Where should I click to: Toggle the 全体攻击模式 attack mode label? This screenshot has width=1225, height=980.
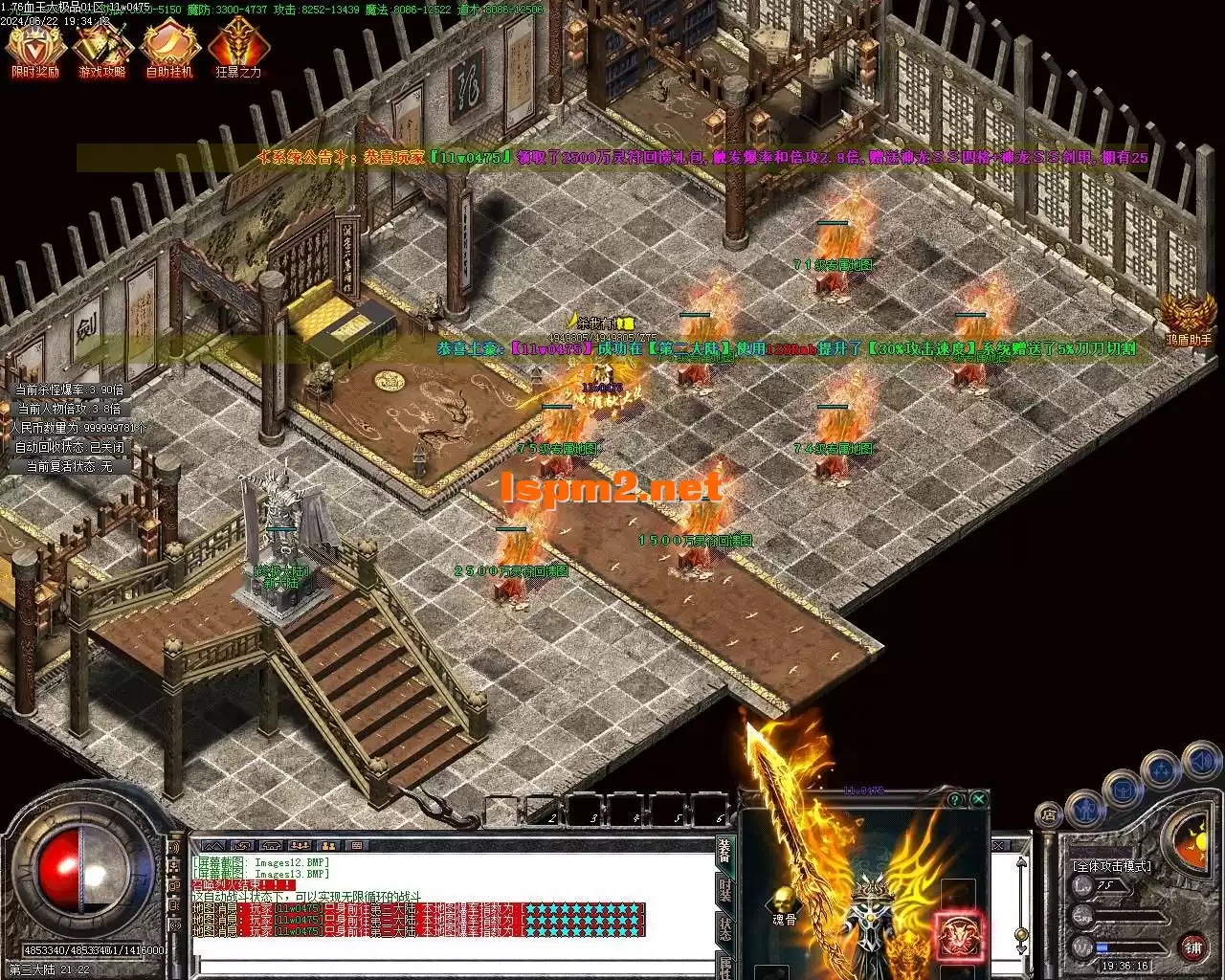(1112, 866)
